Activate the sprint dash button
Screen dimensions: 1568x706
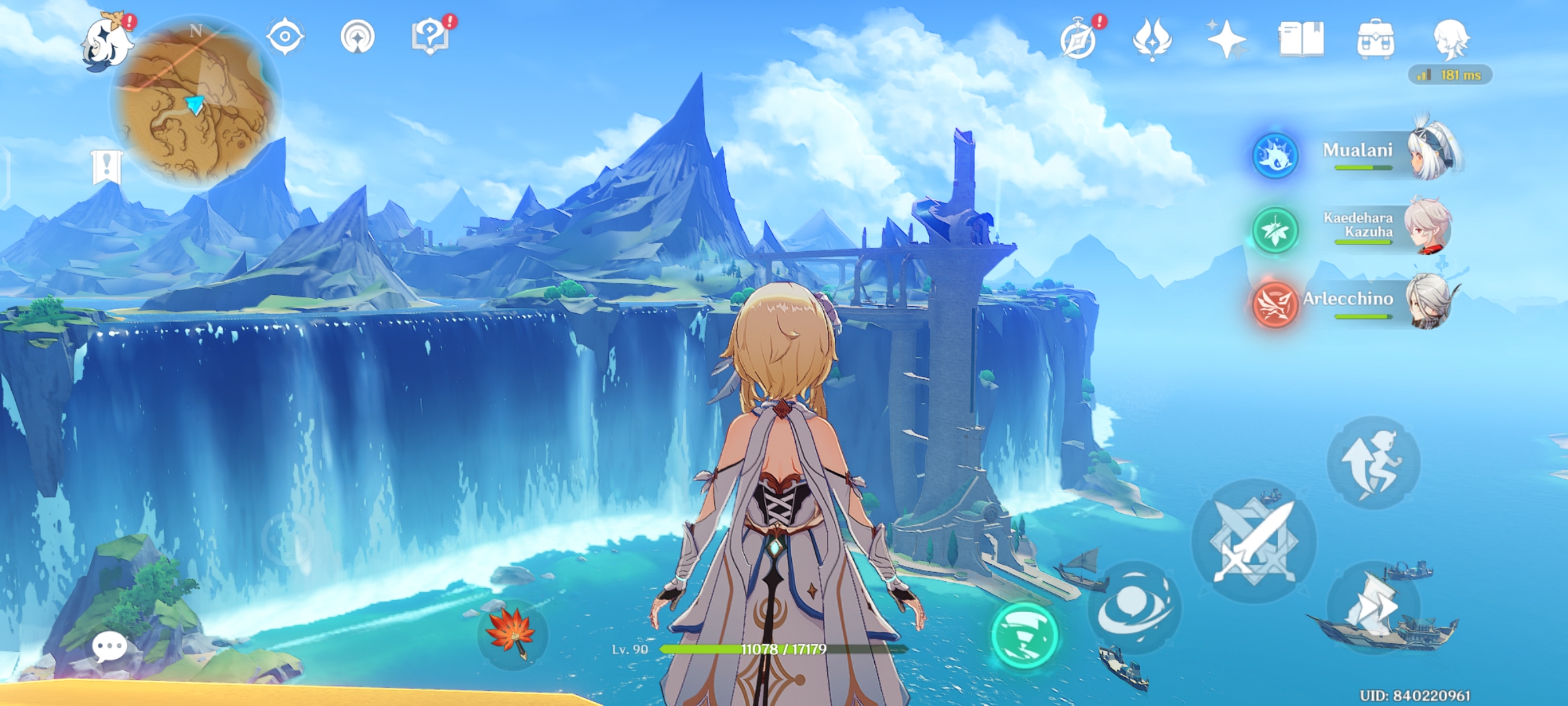click(1373, 608)
